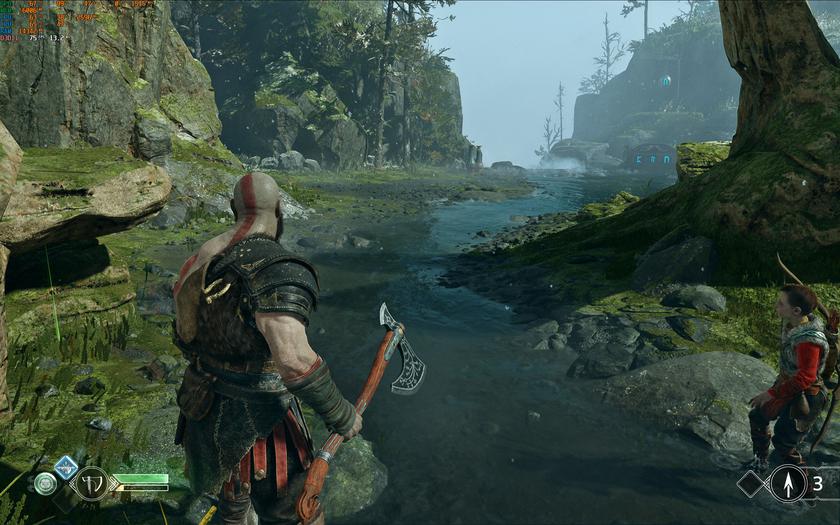Select the Leviathan Axe weapon icon
This screenshot has height=525, width=840.
point(91,484)
